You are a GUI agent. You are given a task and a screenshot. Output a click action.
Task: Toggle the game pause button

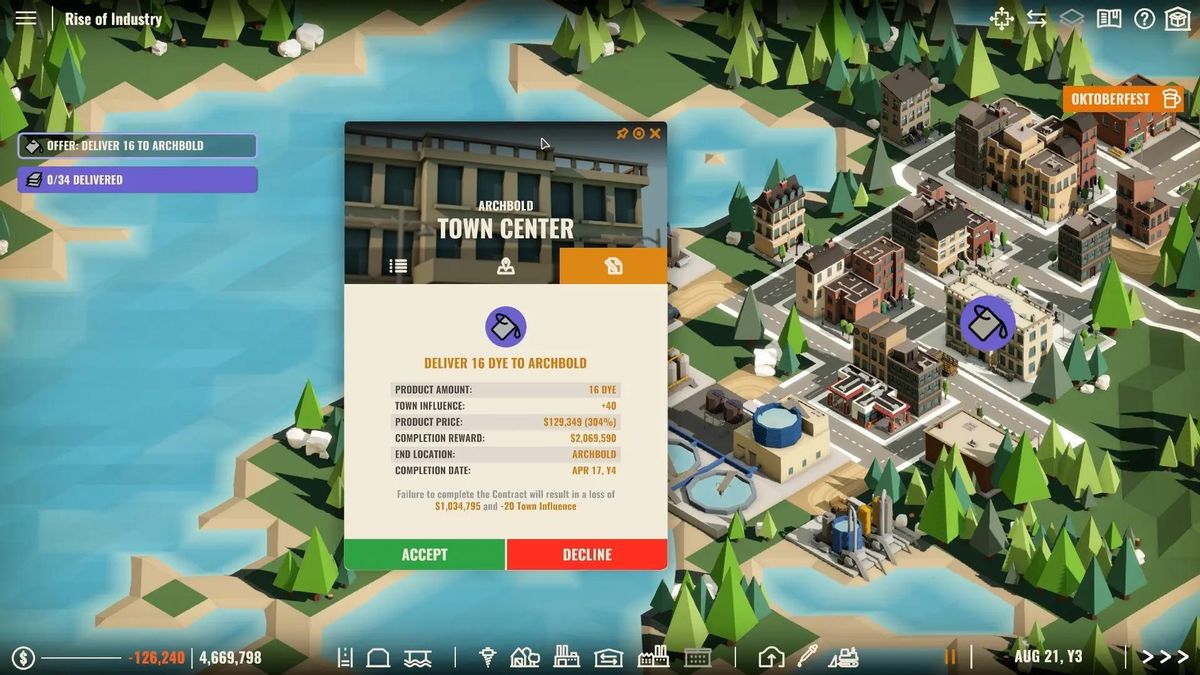[951, 657]
